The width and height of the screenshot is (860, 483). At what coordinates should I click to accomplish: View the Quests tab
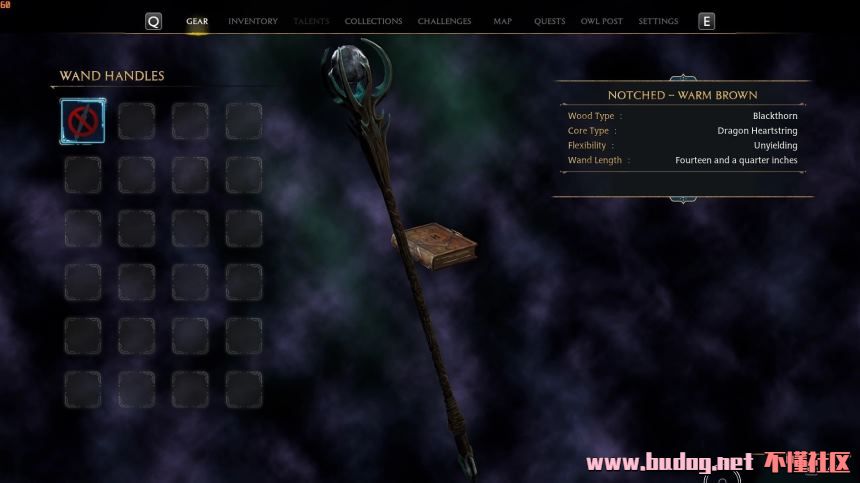(x=549, y=21)
